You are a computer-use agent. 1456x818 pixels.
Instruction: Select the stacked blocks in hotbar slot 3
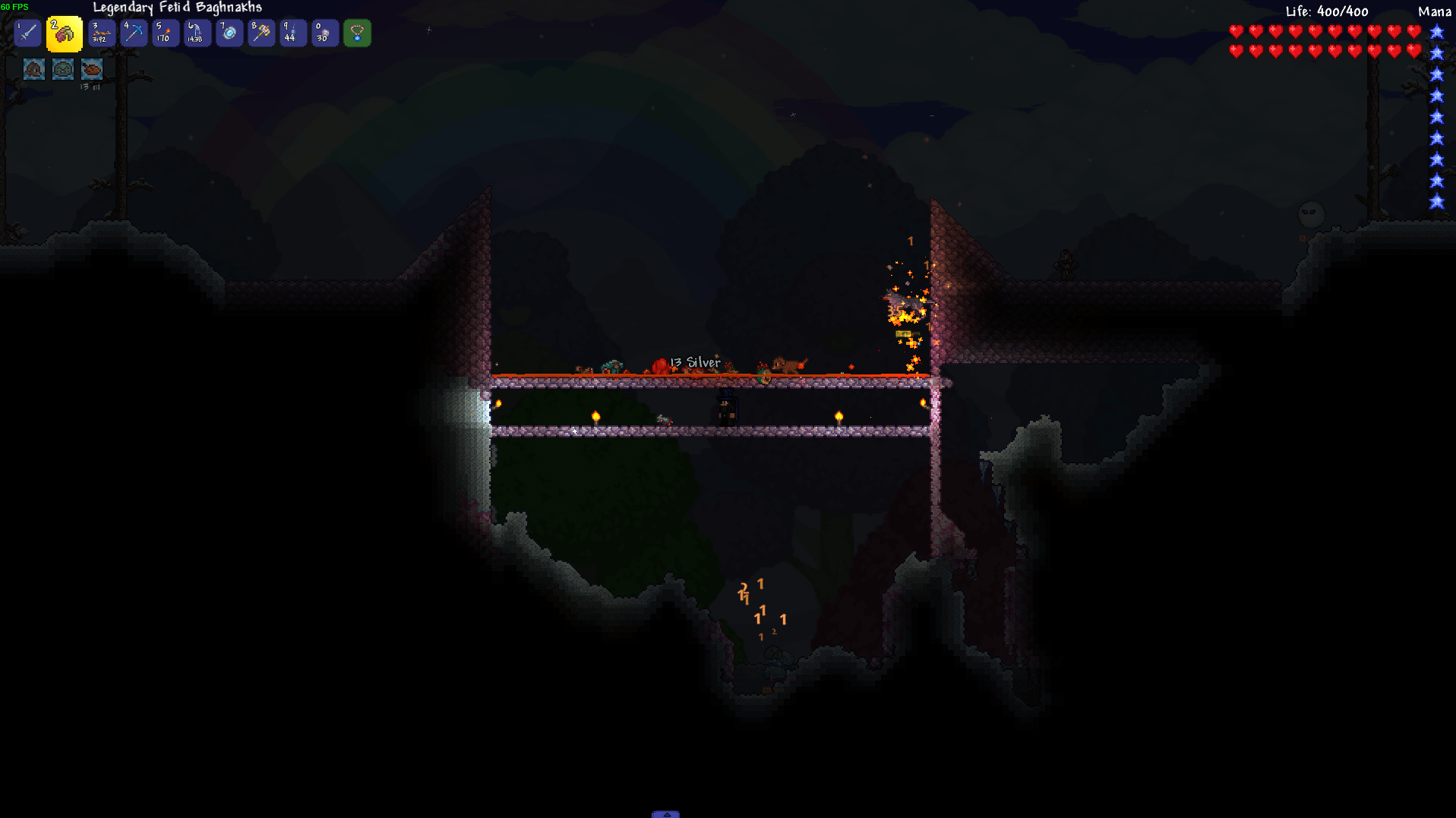101,33
